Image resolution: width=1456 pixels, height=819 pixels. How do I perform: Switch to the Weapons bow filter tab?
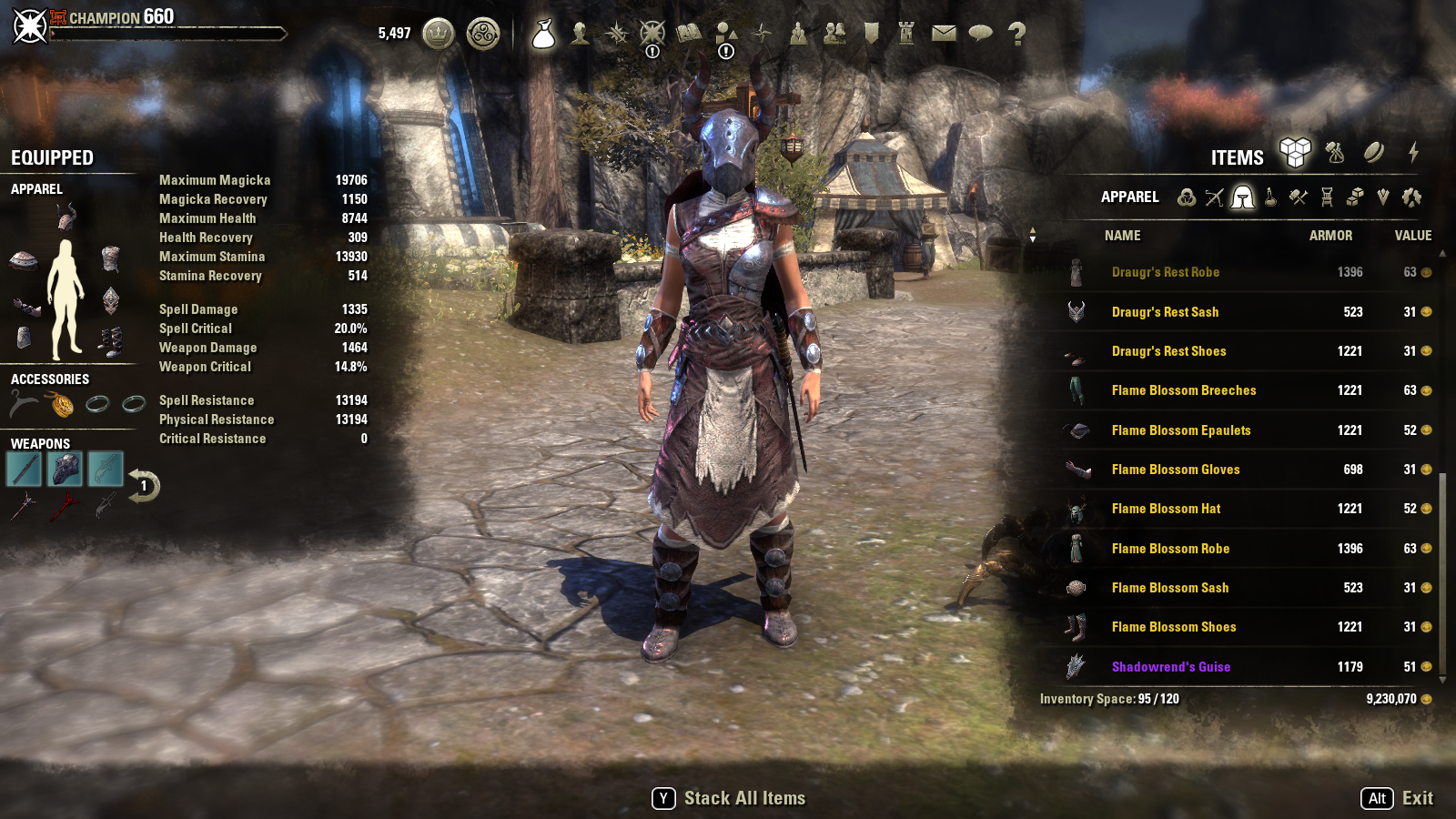1214,197
